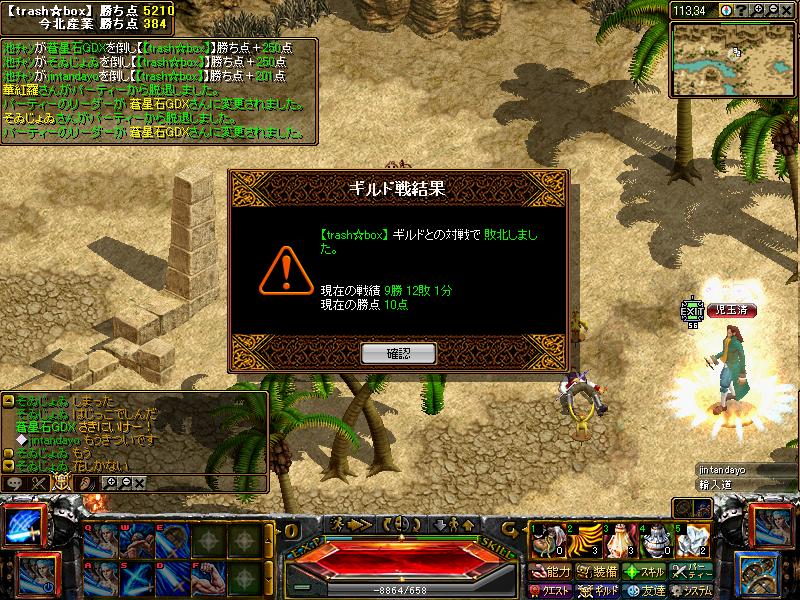The width and height of the screenshot is (800, 600).
Task: Close the chat window with its X
Action: click(139, 483)
